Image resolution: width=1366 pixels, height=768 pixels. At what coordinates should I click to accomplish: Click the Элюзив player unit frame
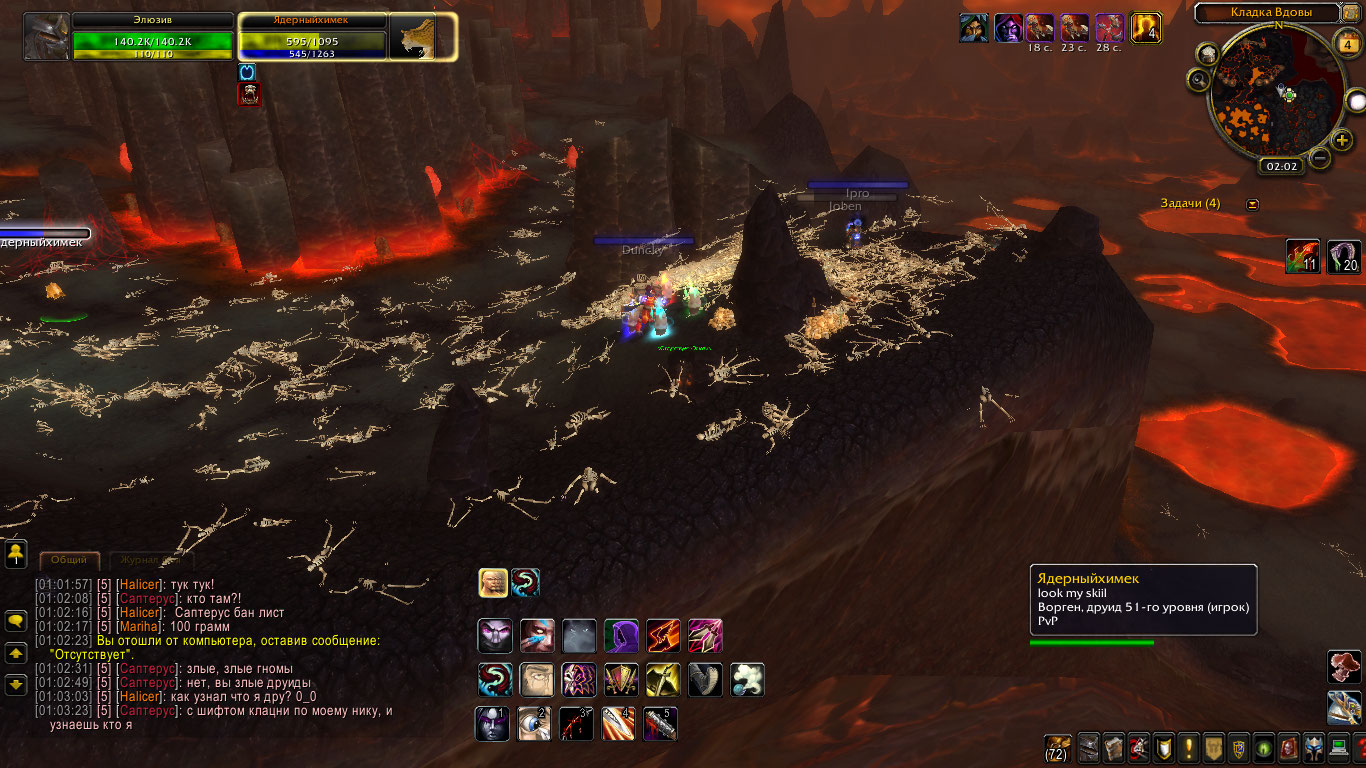point(150,37)
